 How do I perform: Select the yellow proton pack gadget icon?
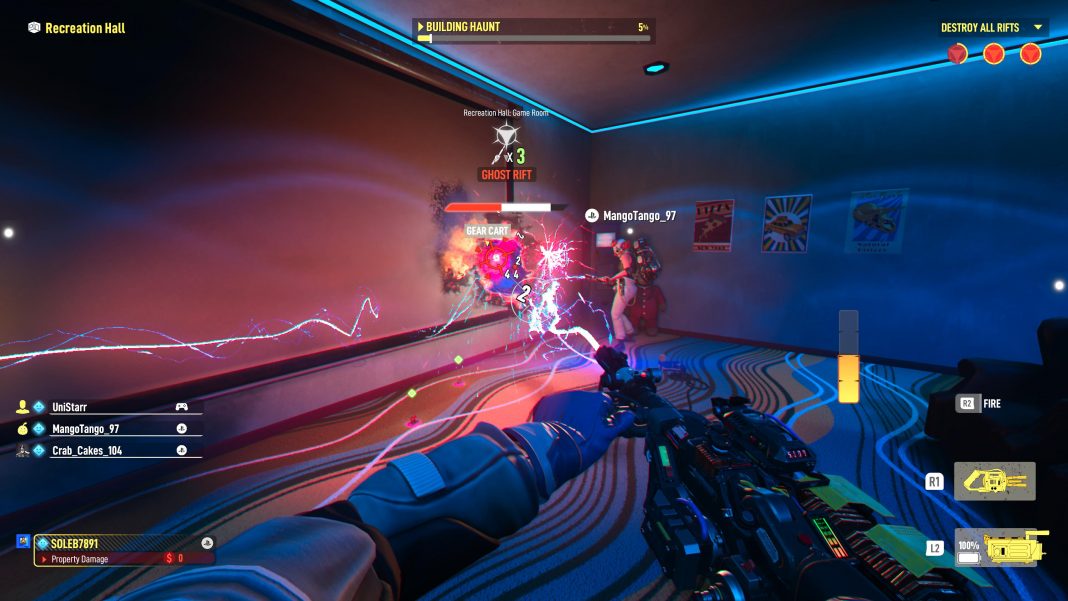tap(994, 482)
